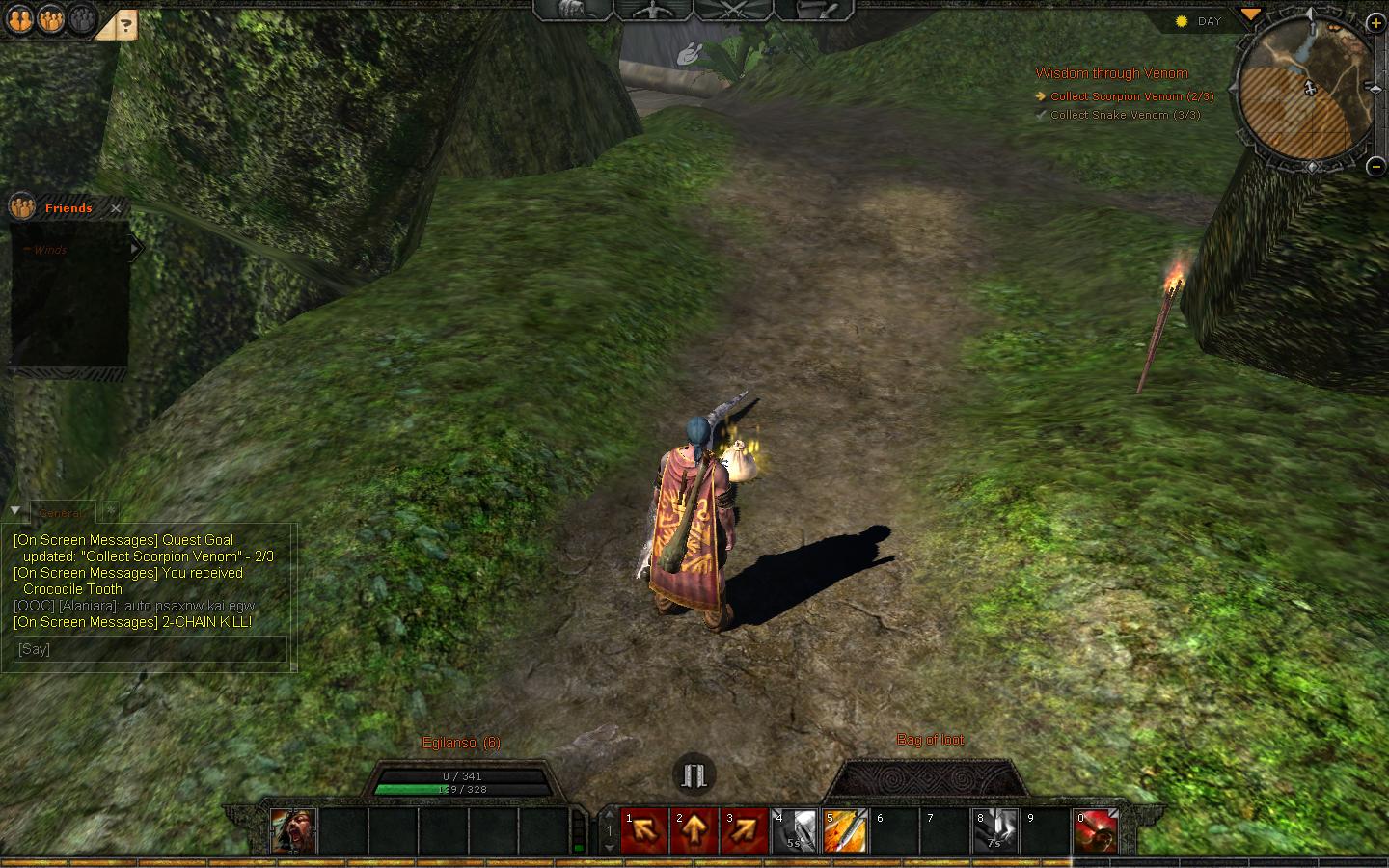1389x868 pixels.
Task: Select the Wisdom through Venom quest title
Action: coord(1111,73)
